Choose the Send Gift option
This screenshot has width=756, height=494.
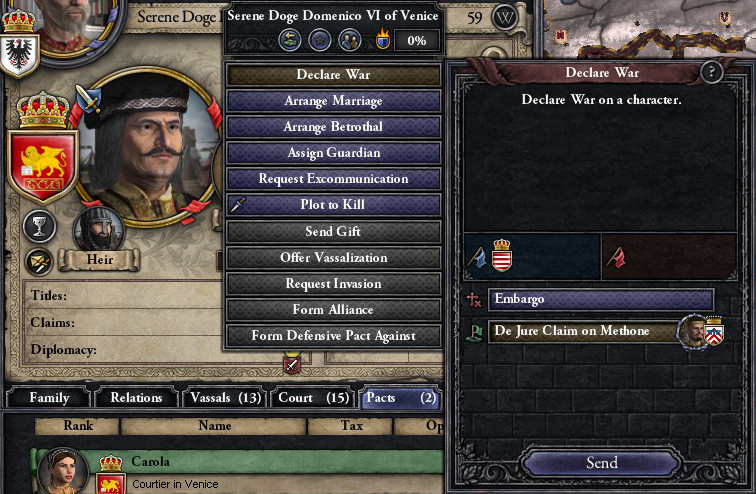click(333, 231)
